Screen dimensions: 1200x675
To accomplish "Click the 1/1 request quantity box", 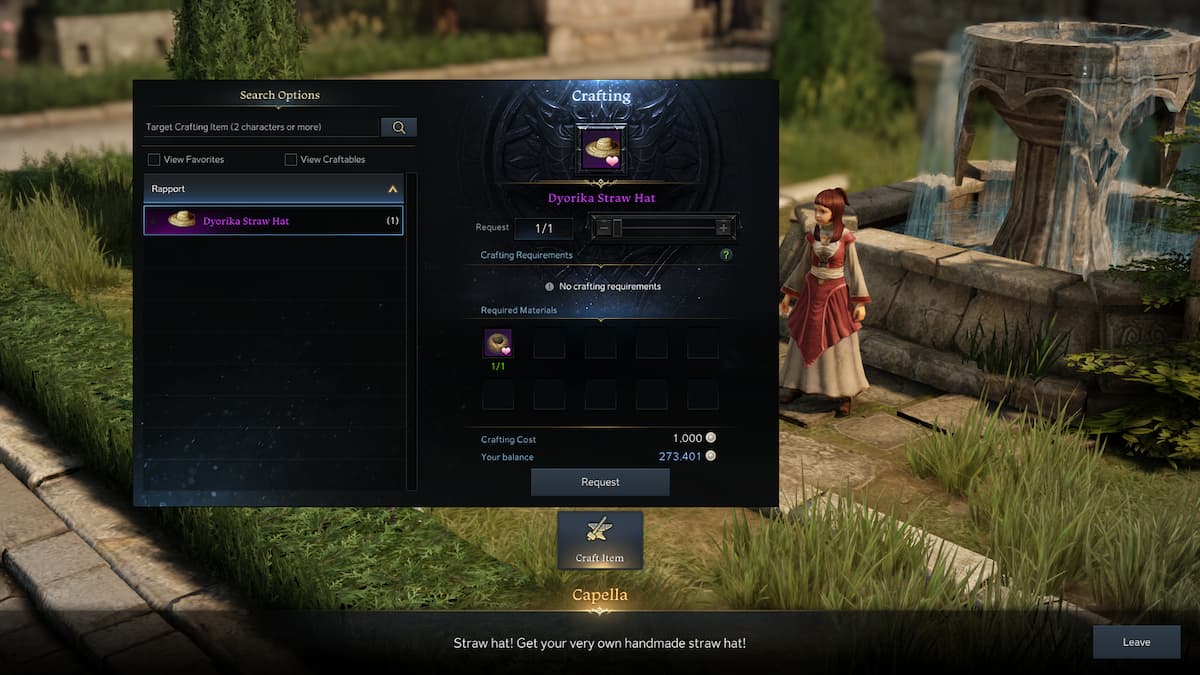I will click(543, 229).
